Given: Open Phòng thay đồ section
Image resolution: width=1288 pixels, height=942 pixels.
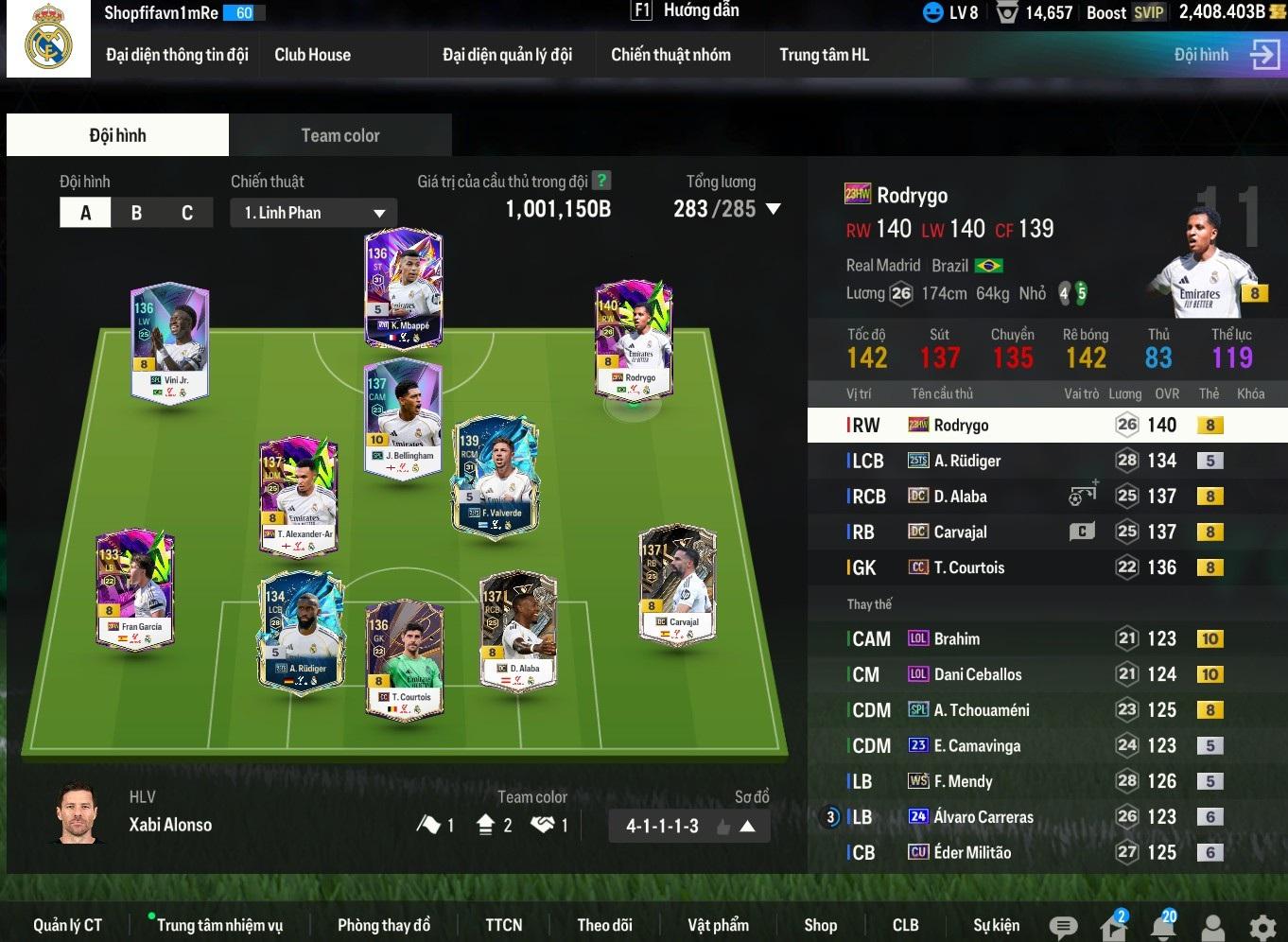Looking at the screenshot, I should [383, 925].
